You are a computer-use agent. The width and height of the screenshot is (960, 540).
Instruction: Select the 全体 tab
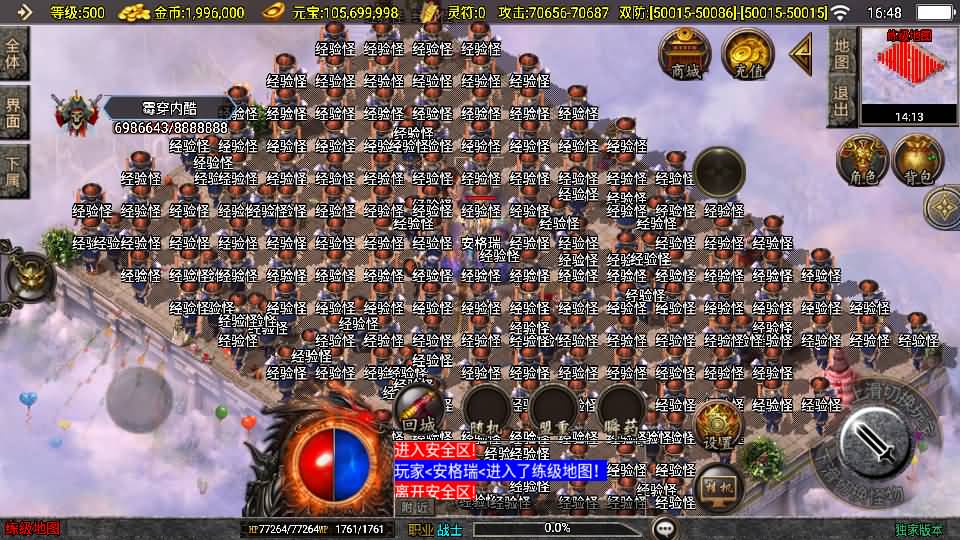click(x=14, y=54)
